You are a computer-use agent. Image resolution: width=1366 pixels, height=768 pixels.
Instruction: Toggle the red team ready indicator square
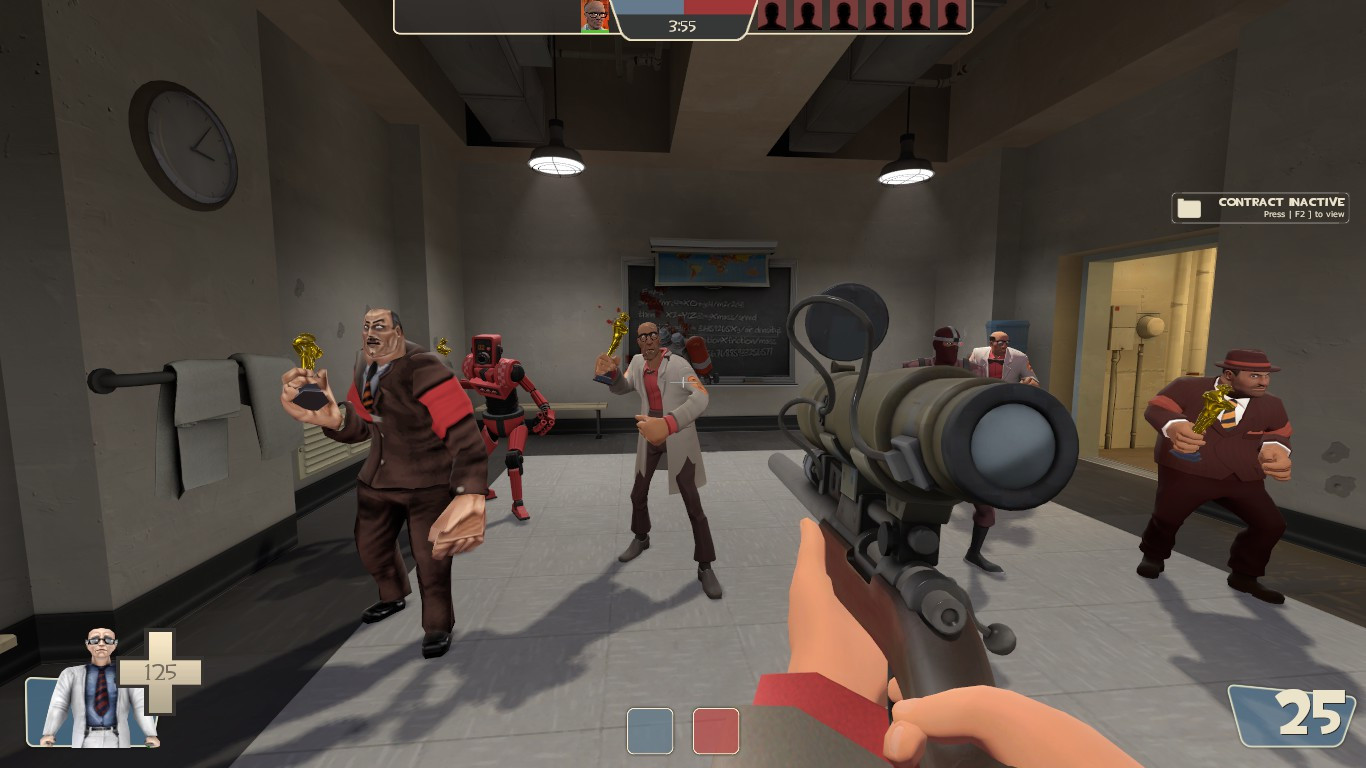click(x=715, y=731)
